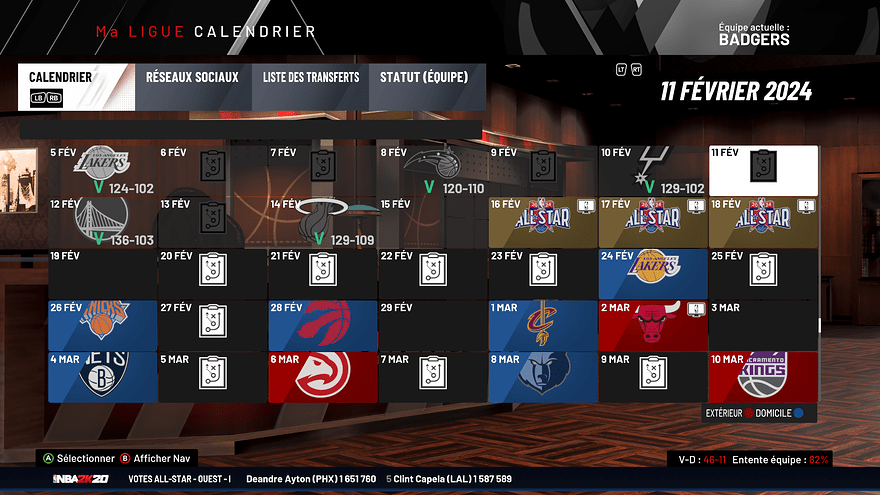Image resolution: width=880 pixels, height=495 pixels.
Task: Select the 14 Fév Heat game tile
Action: click(x=323, y=221)
